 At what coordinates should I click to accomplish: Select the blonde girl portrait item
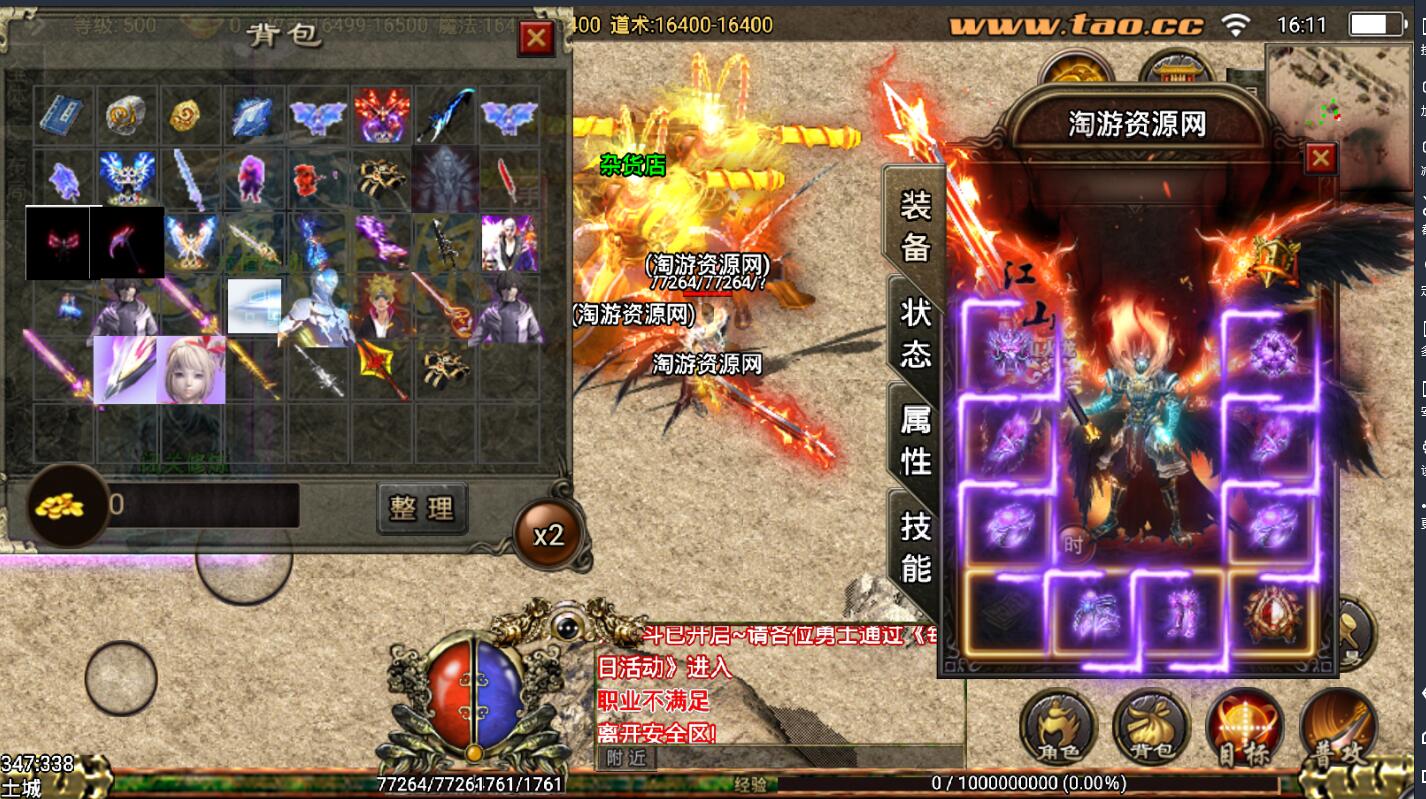(190, 369)
